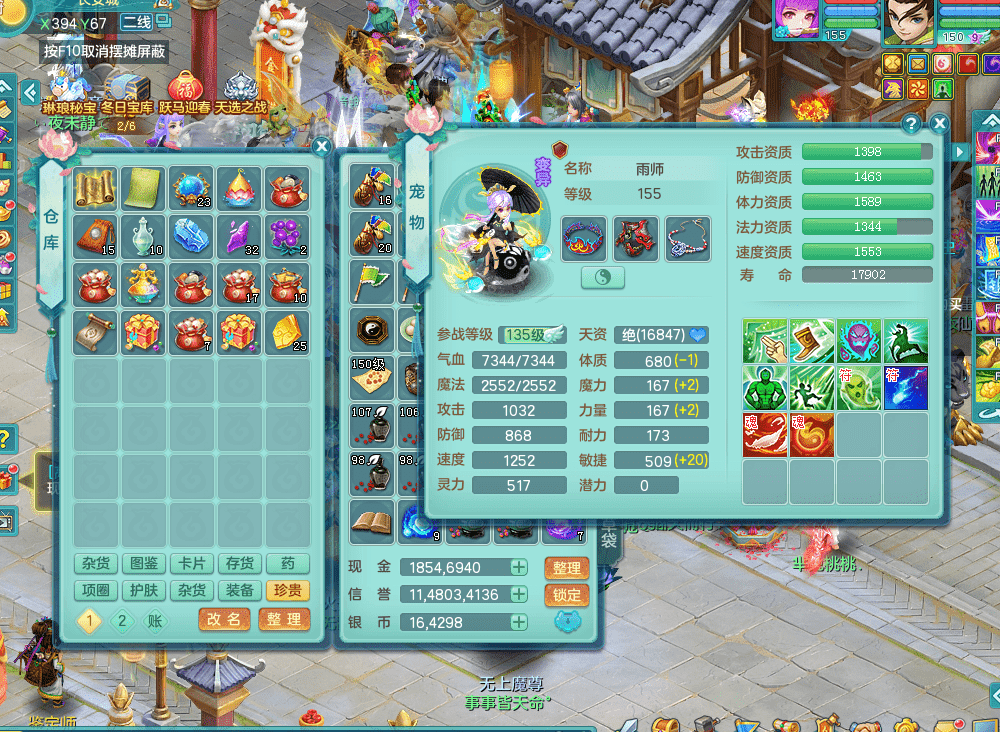Click the 改名 rename button
This screenshot has height=732, width=1000.
224,619
